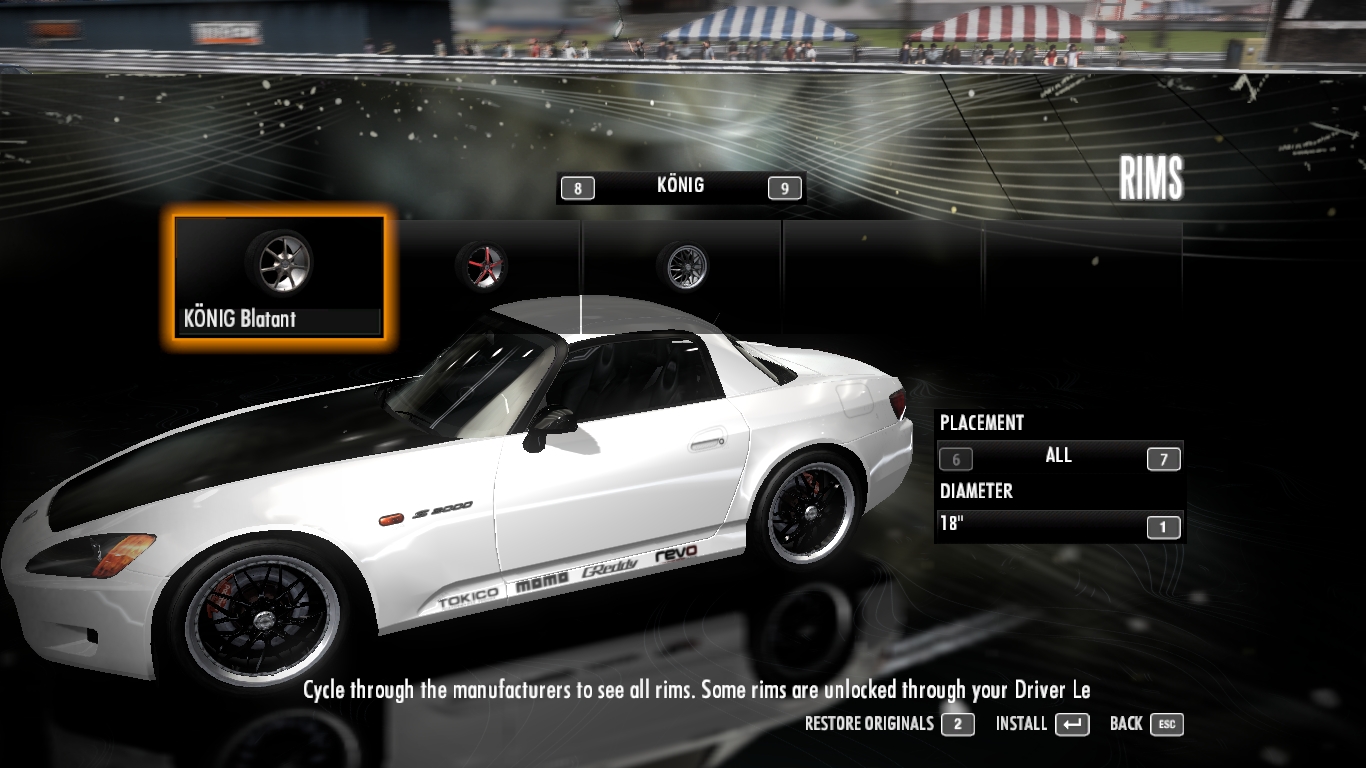Choose the red five-spoke rim thumbnail

481,266
